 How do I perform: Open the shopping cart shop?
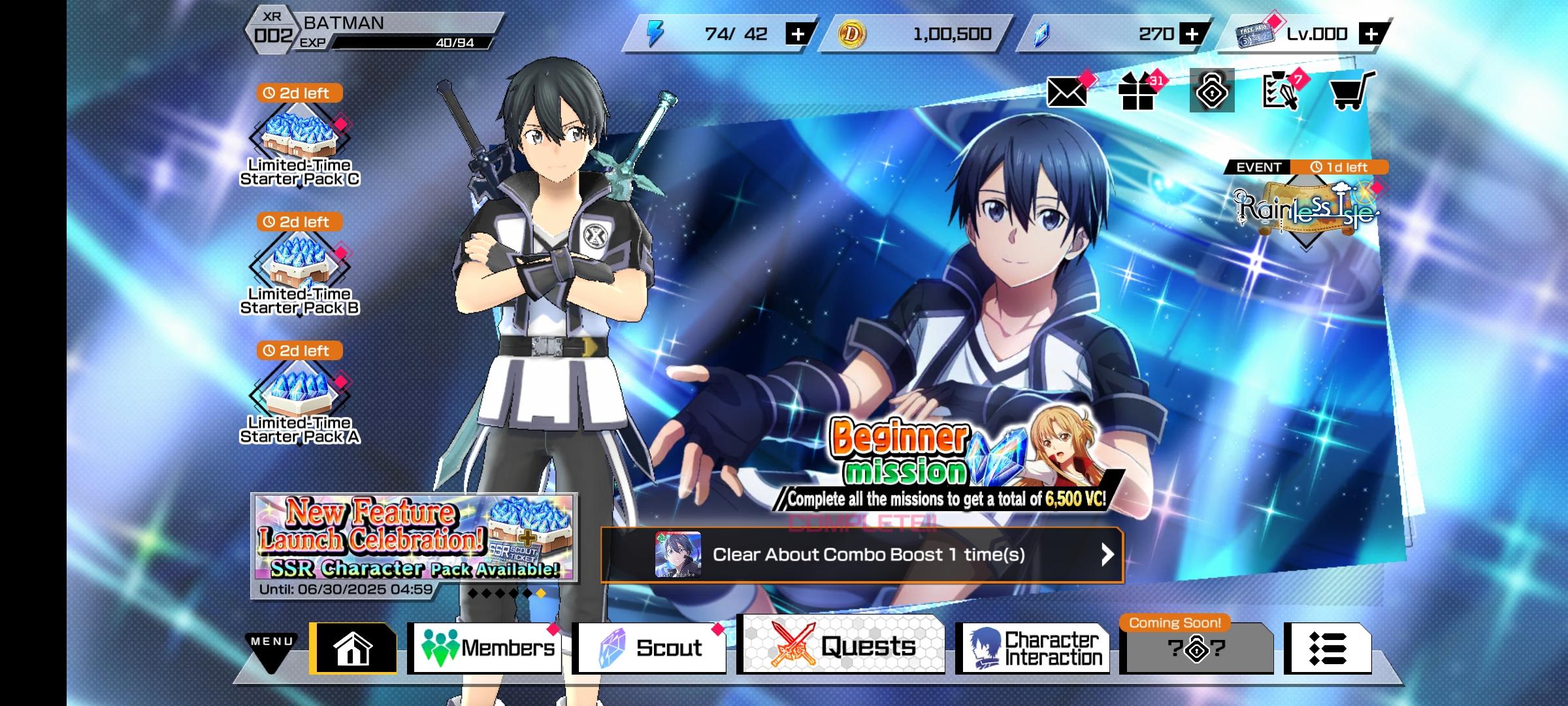1350,92
